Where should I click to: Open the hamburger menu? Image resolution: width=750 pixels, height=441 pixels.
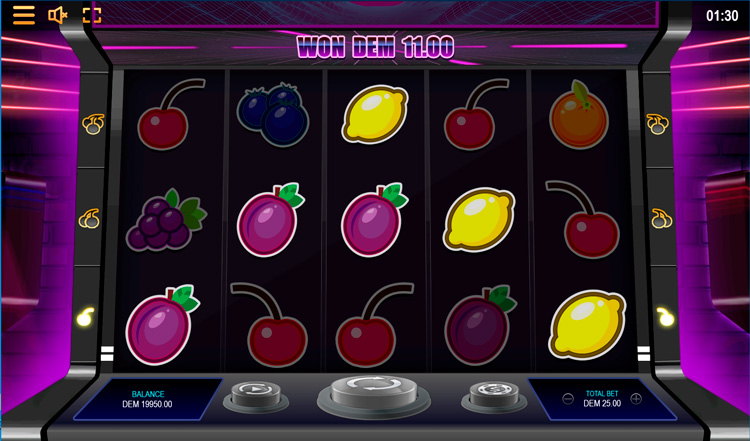(x=24, y=15)
